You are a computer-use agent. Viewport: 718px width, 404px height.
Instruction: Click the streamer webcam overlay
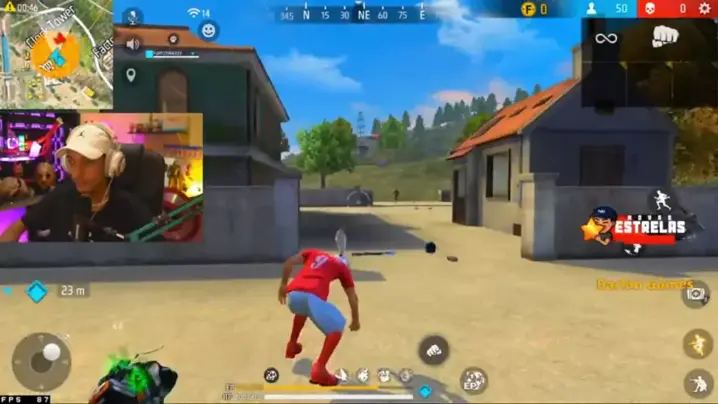(x=103, y=177)
